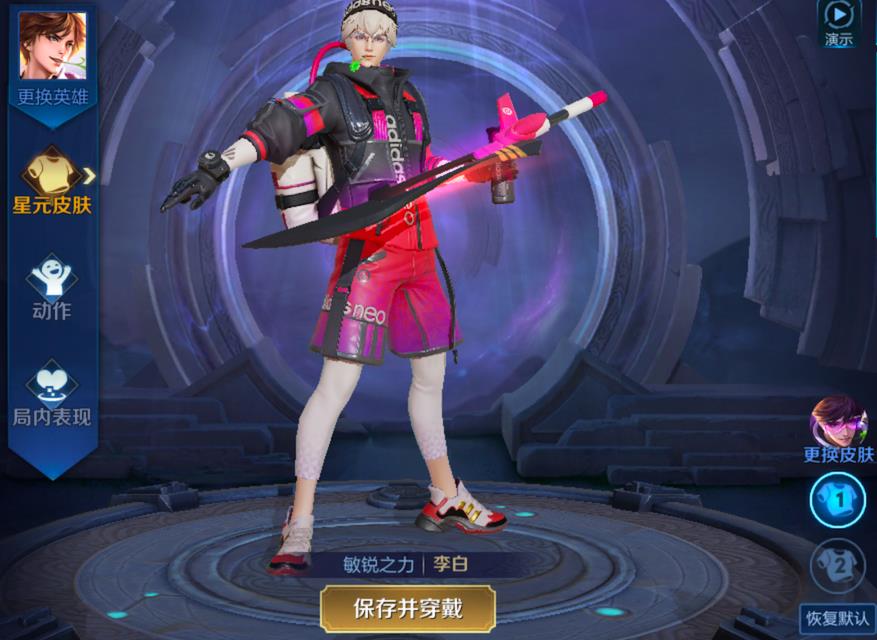Choose outfit preset number 2

838,565
